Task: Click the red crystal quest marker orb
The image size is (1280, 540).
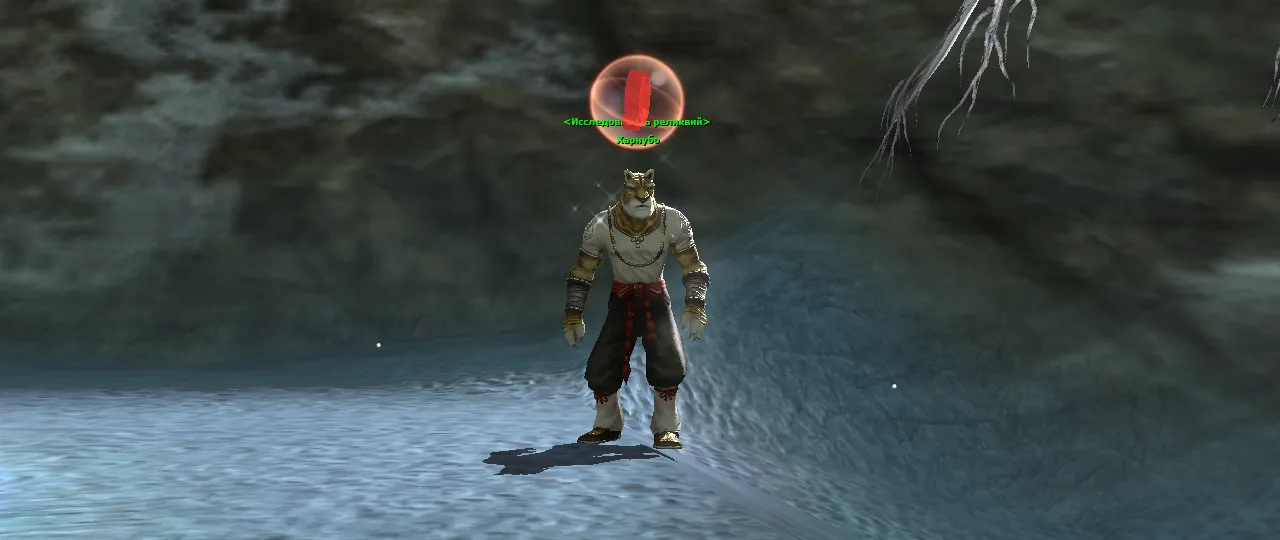Action: click(636, 95)
